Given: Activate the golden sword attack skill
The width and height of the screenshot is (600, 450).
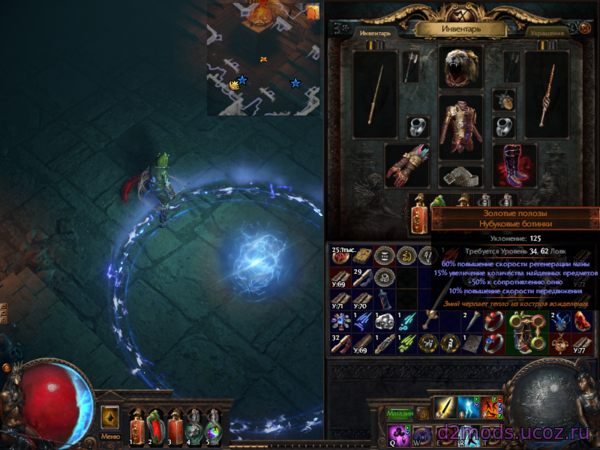Looking at the screenshot, I should pos(444,408).
